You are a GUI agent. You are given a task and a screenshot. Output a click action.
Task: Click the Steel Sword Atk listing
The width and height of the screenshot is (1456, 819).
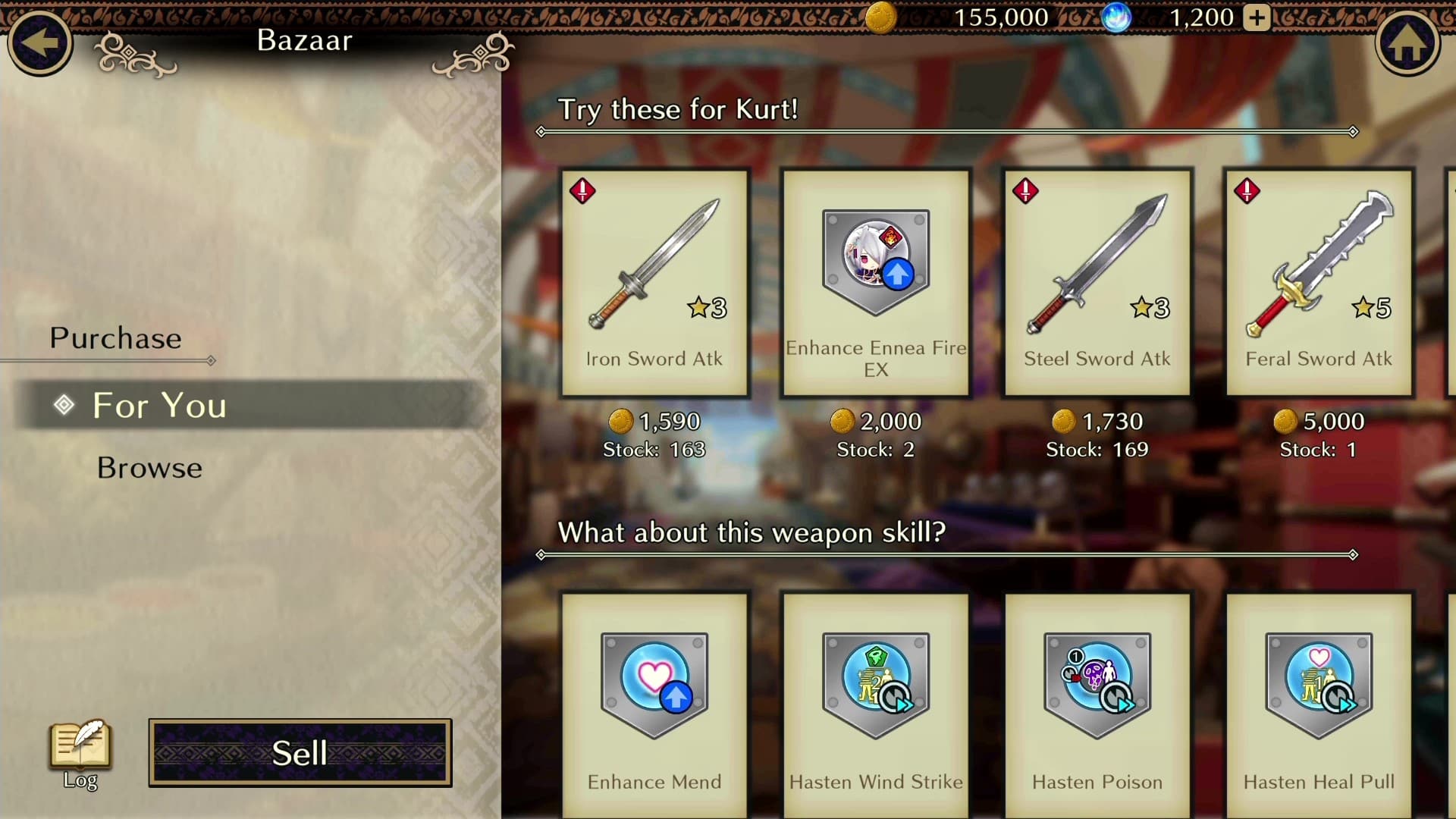click(1096, 281)
